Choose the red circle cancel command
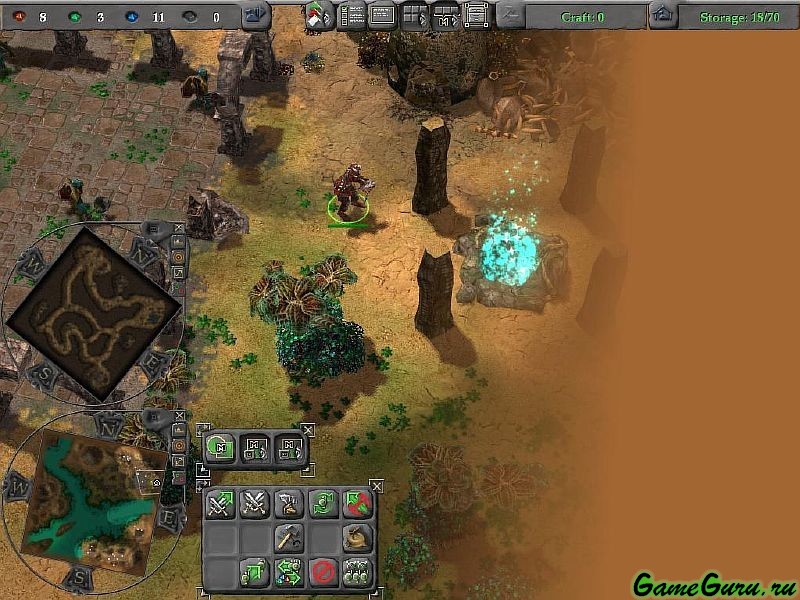The width and height of the screenshot is (800, 600). click(322, 572)
